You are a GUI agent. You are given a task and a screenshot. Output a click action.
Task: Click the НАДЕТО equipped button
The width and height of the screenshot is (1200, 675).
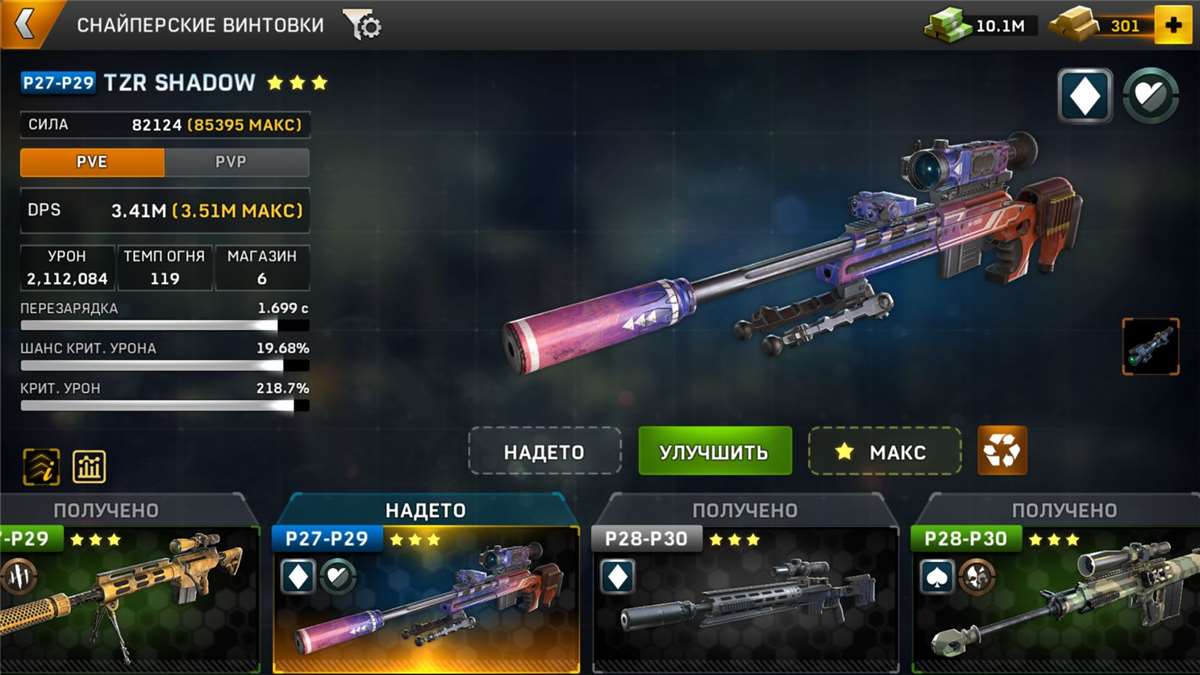click(544, 452)
